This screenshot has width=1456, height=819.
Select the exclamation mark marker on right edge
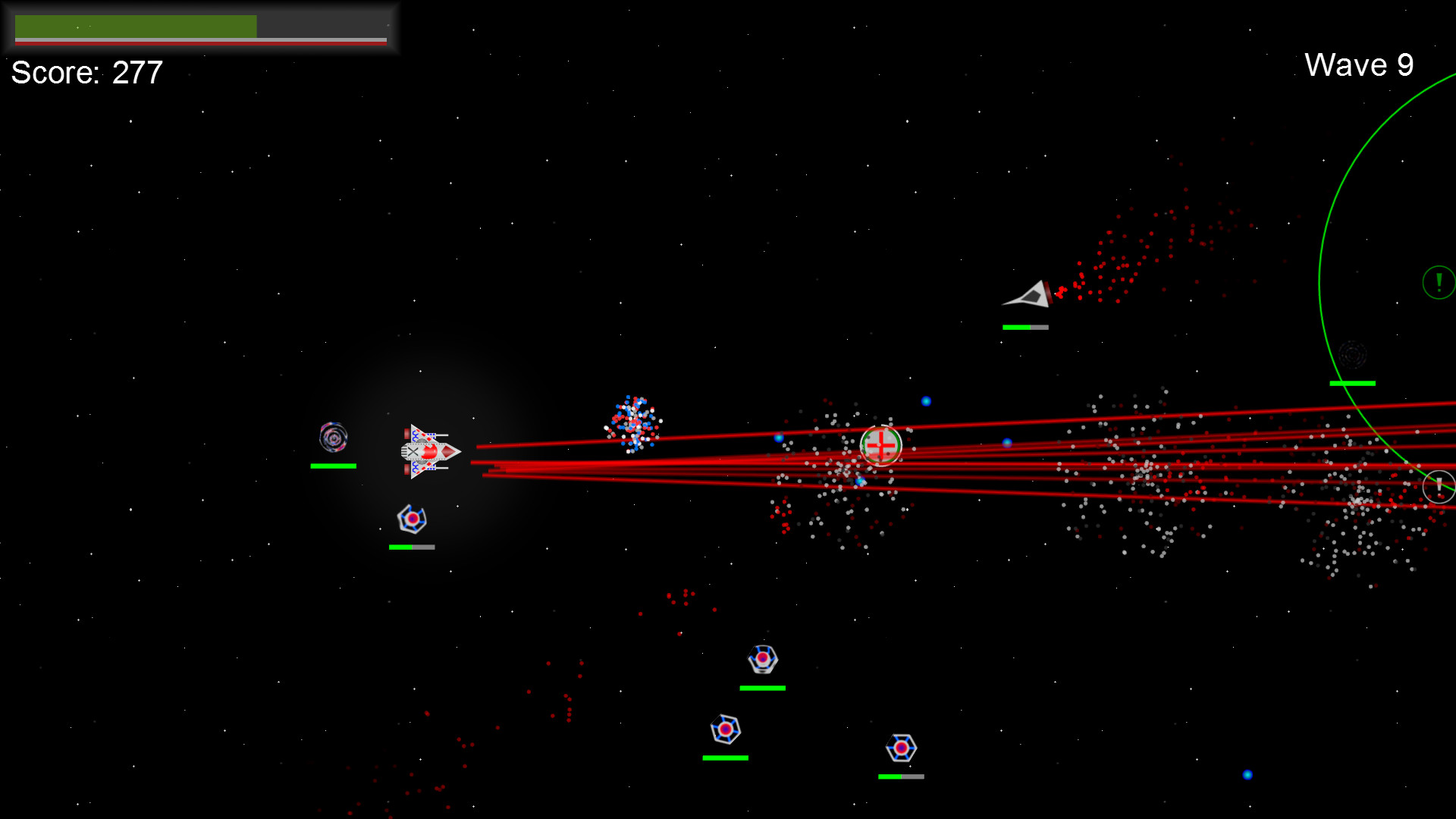pos(1439,486)
